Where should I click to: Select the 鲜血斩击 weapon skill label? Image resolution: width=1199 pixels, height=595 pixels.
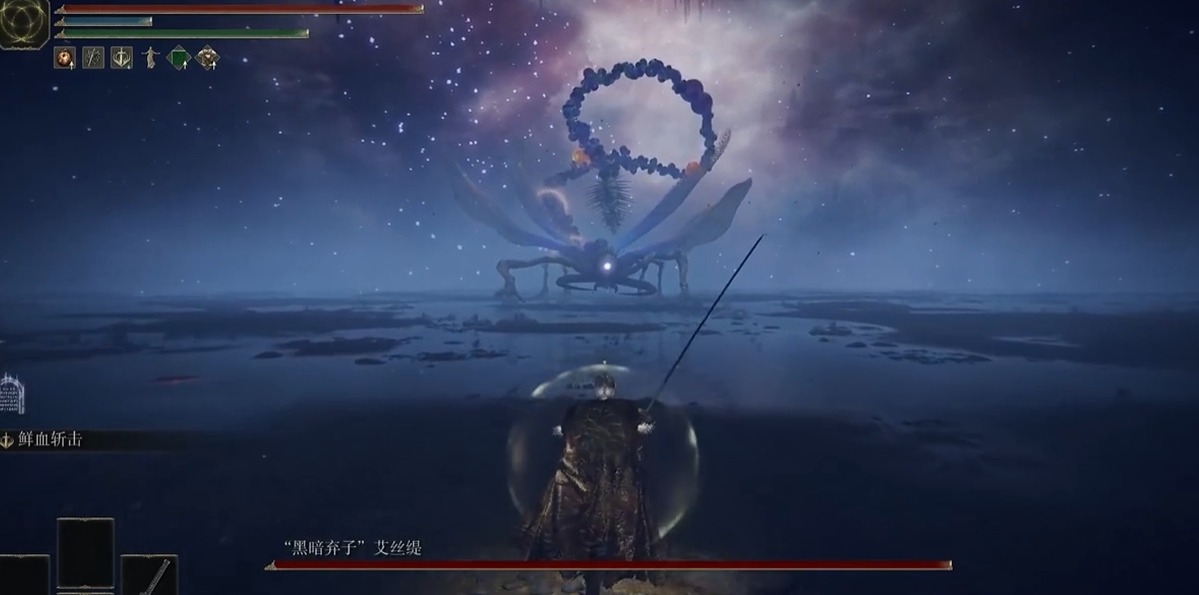50,440
